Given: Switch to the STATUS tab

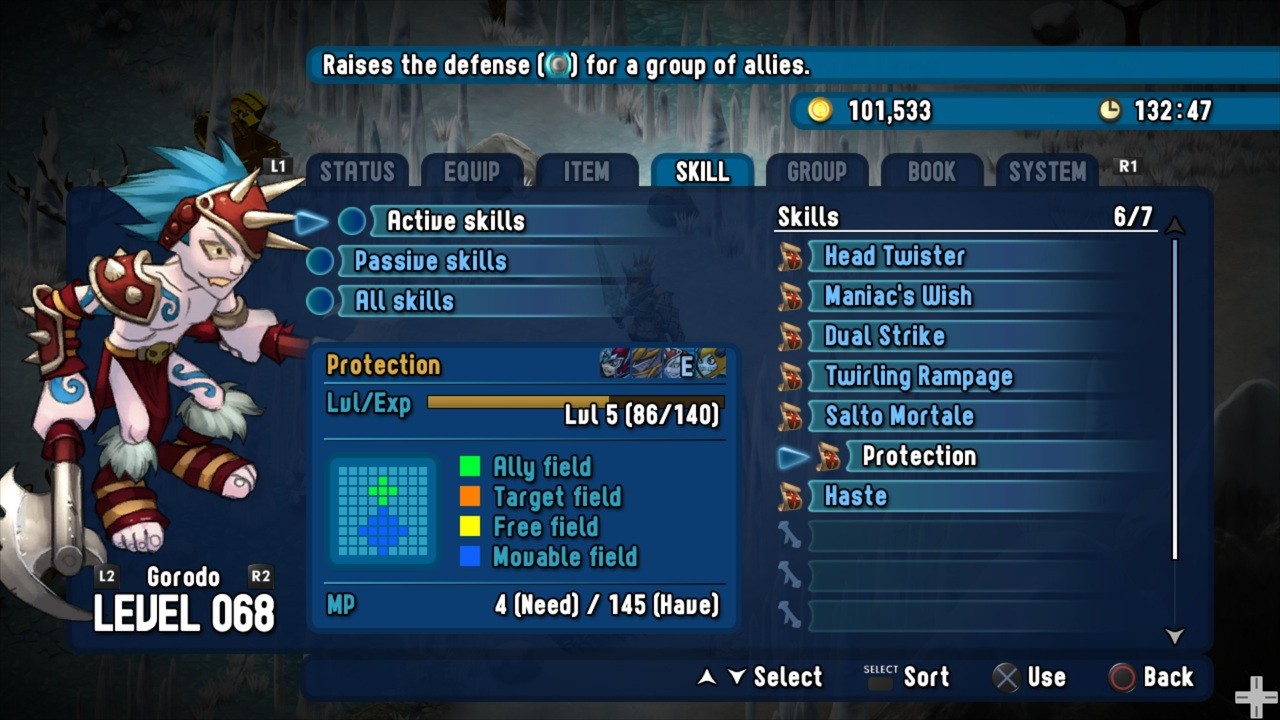Looking at the screenshot, I should pyautogui.click(x=357, y=172).
